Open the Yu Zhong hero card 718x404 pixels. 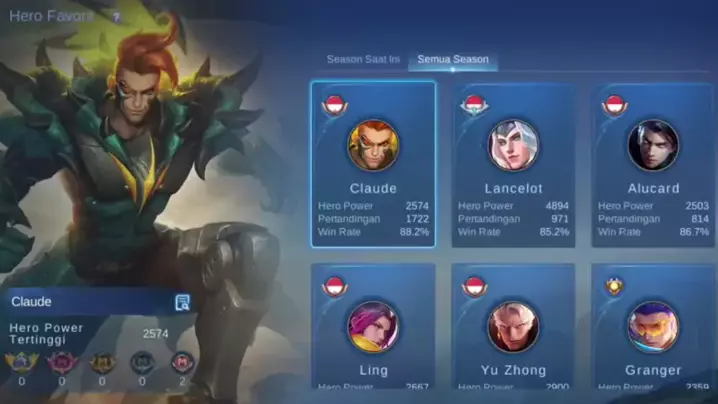pos(513,331)
